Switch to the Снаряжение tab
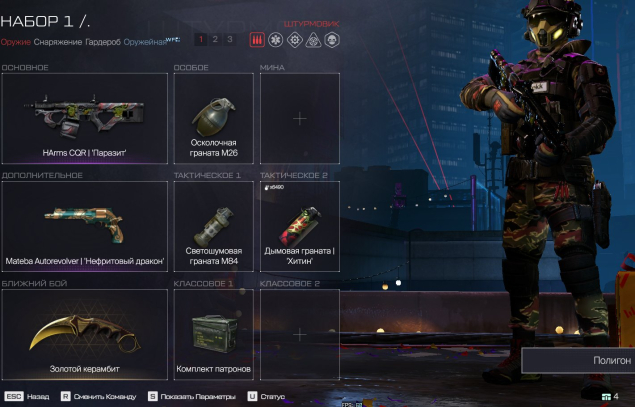 pyautogui.click(x=56, y=42)
